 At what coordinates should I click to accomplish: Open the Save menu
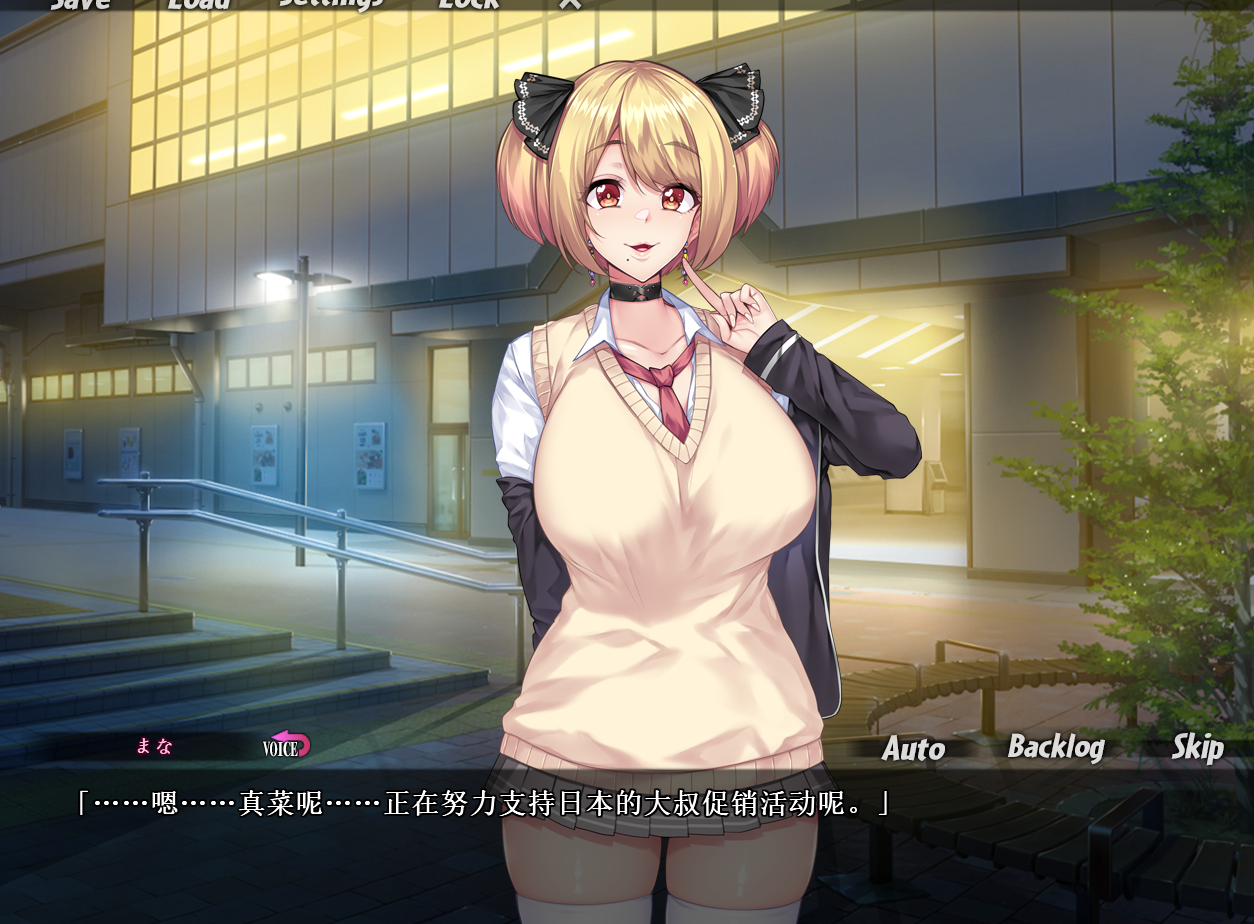(80, 3)
